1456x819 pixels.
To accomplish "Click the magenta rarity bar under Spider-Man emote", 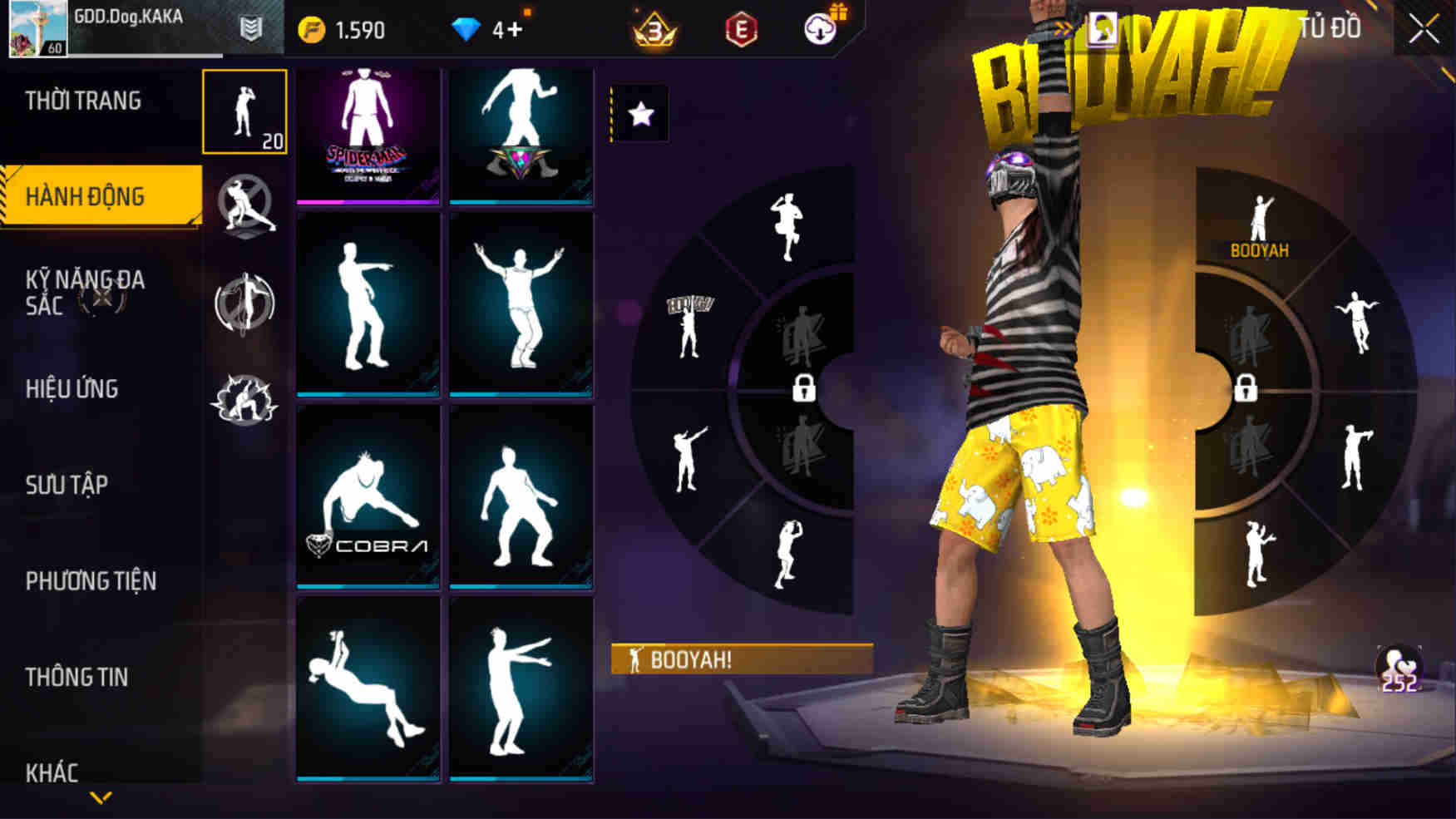I will pos(368,201).
